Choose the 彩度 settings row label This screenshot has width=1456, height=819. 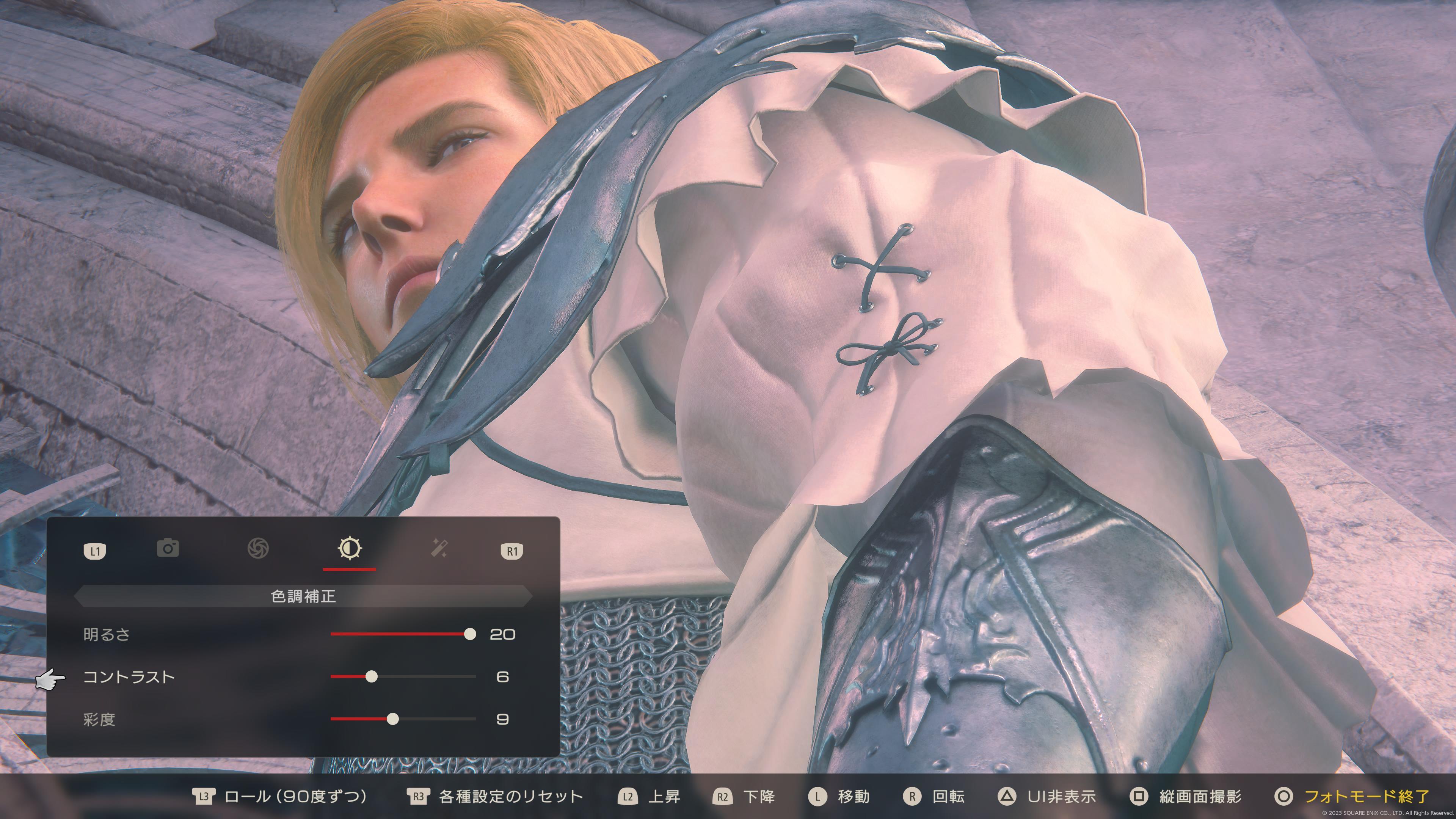[99, 719]
